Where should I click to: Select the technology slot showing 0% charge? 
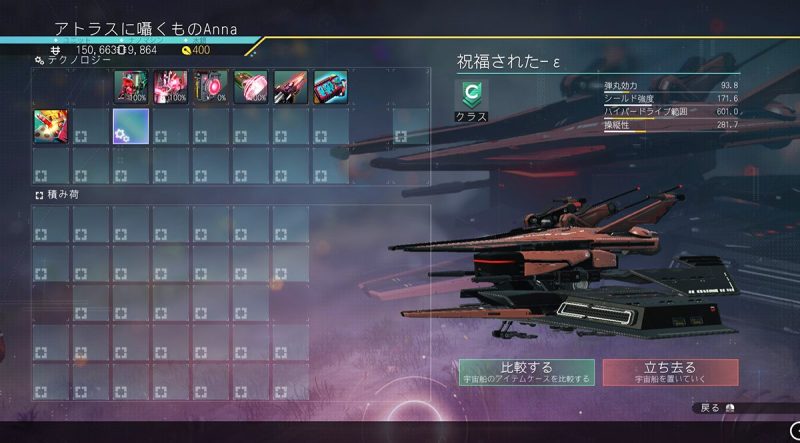(x=210, y=87)
